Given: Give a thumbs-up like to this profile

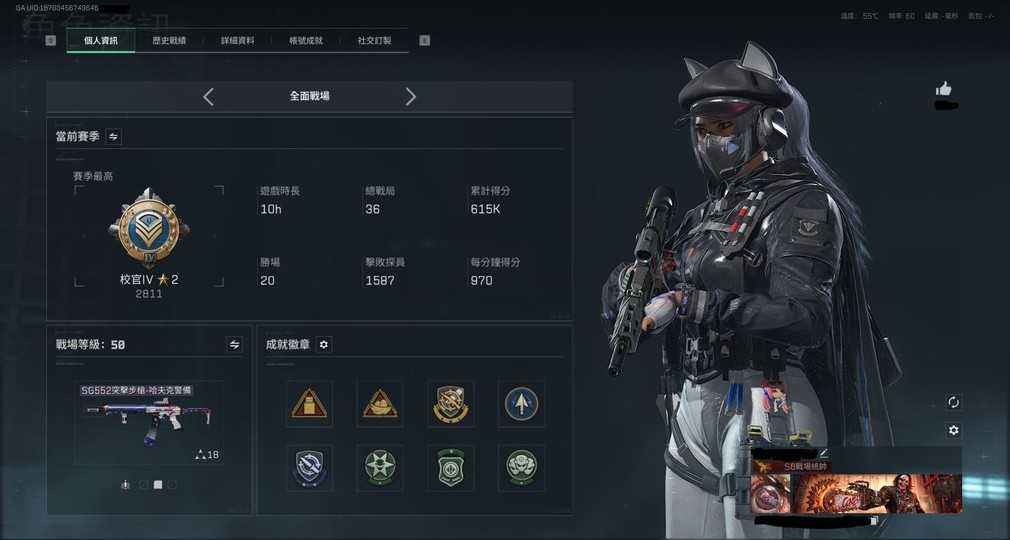Looking at the screenshot, I should point(943,89).
